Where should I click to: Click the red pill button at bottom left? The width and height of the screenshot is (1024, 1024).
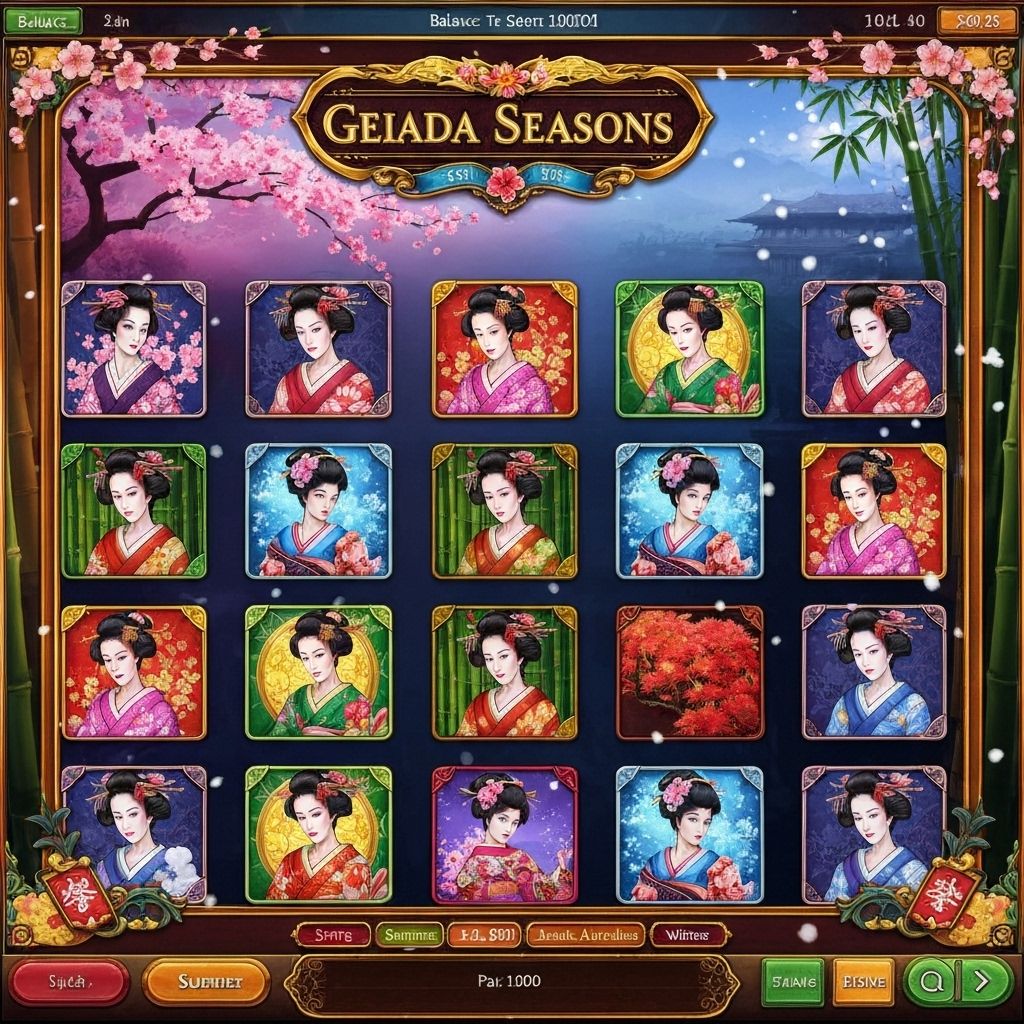coord(69,981)
